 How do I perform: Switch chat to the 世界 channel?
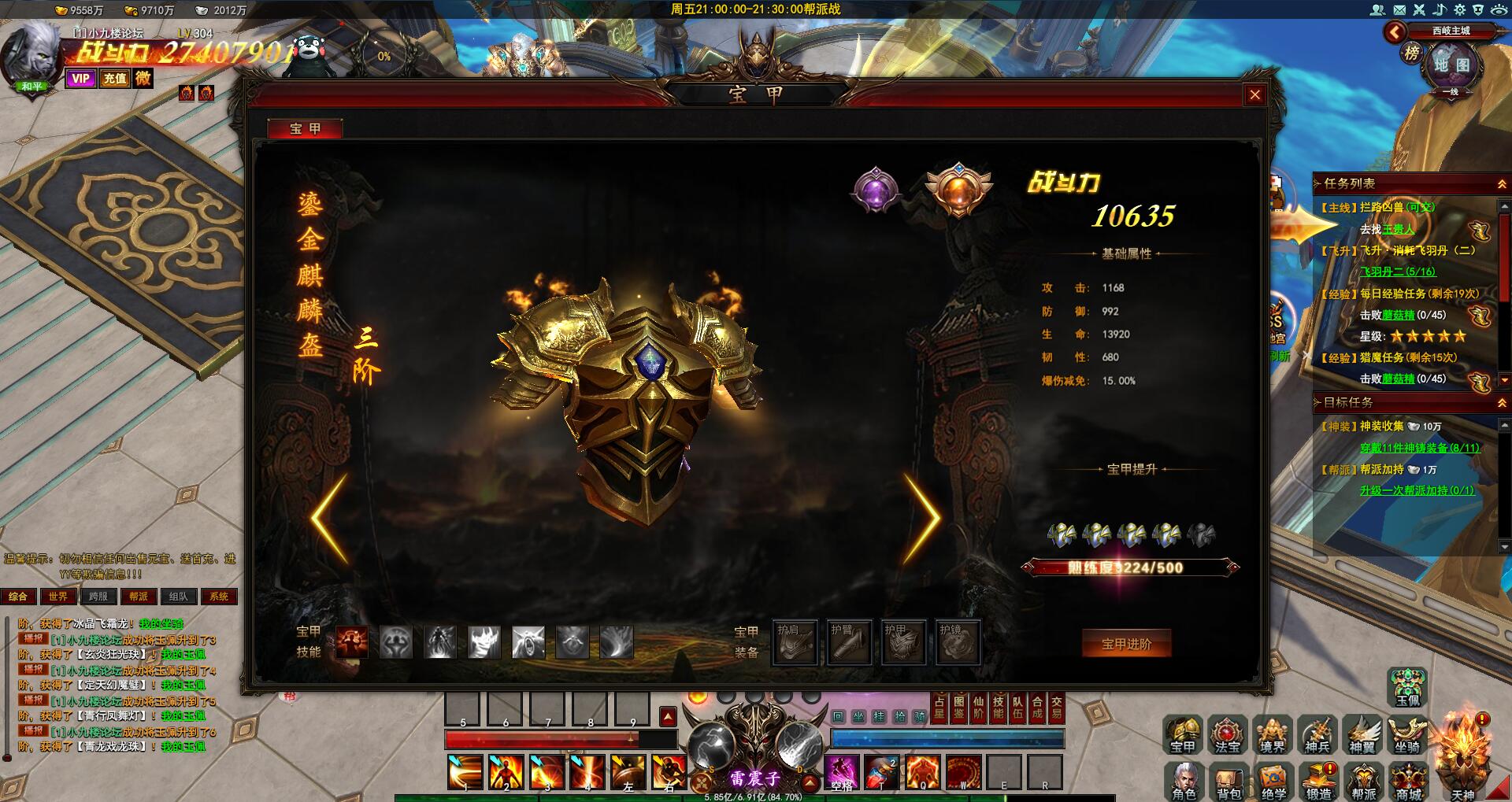coord(58,597)
